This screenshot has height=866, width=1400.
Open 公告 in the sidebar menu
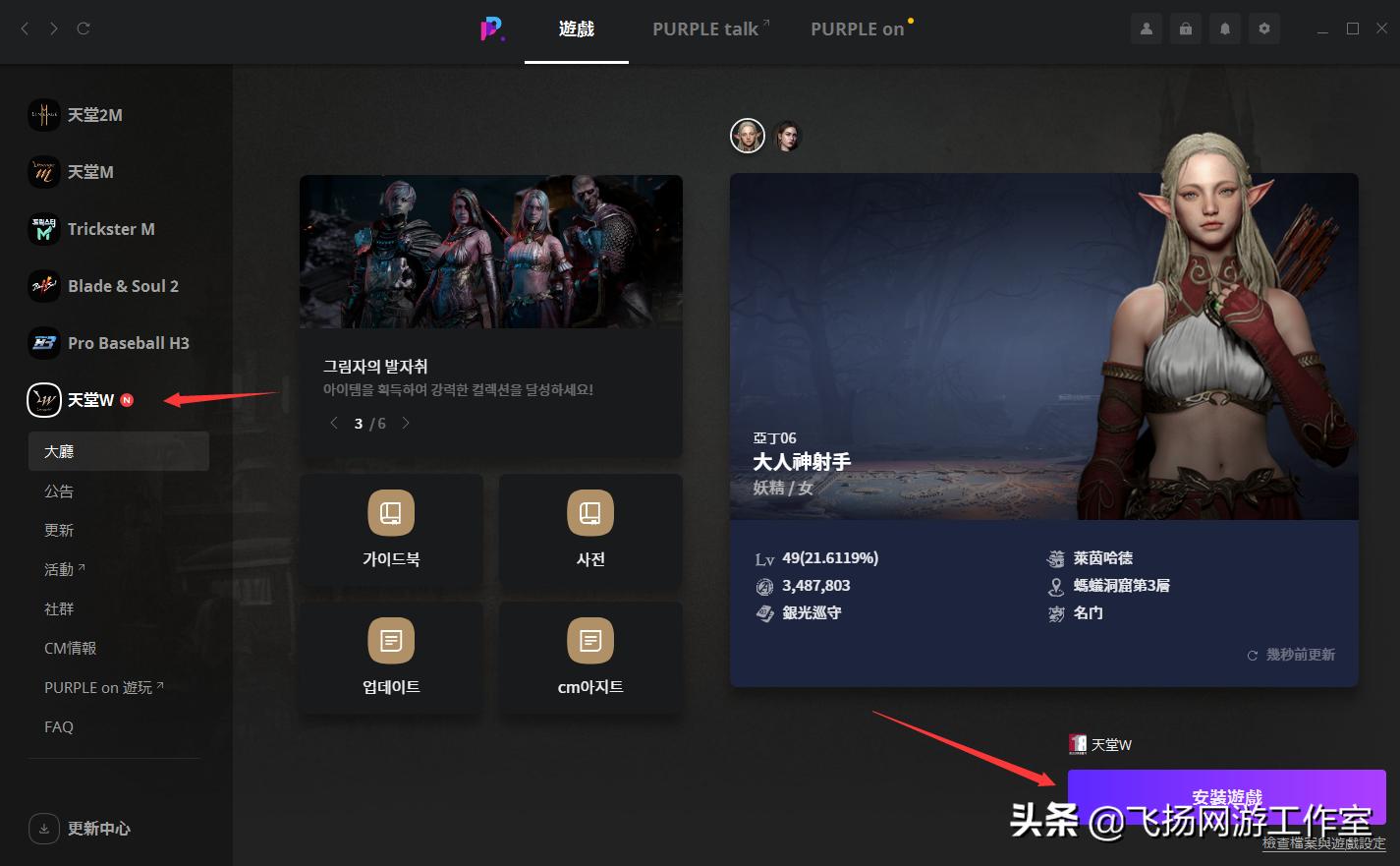[59, 491]
